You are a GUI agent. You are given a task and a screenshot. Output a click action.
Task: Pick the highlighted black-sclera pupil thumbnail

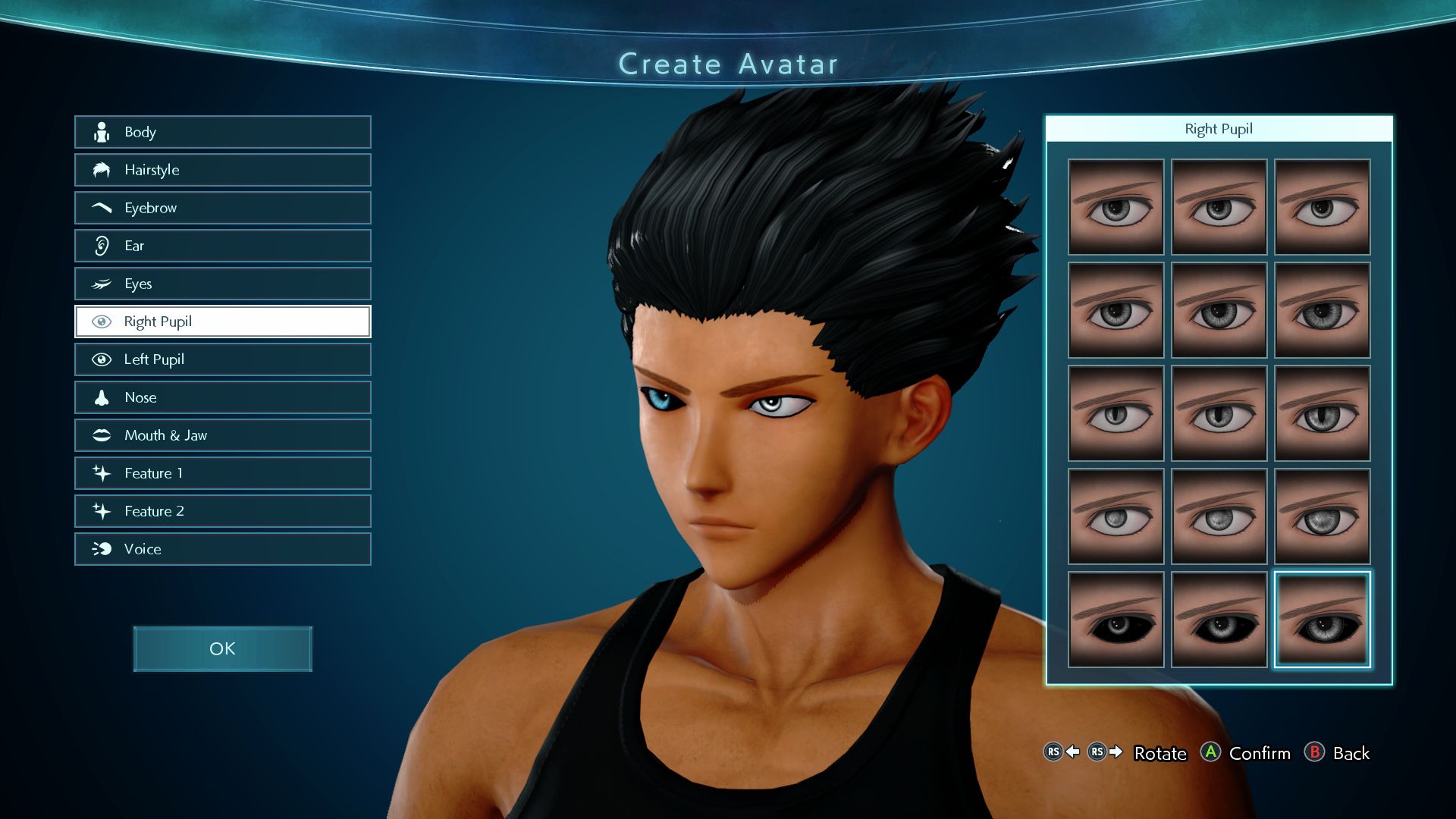[x=1322, y=620]
